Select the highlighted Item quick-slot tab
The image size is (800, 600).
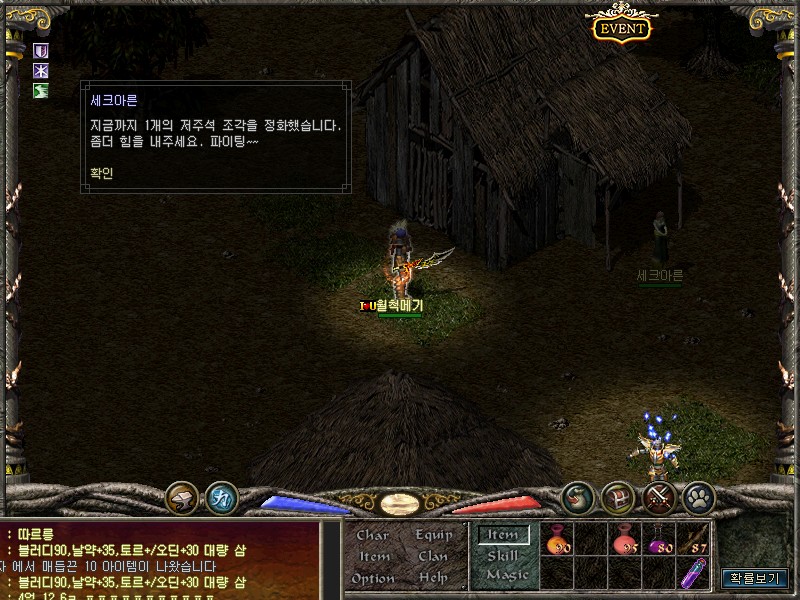[503, 535]
